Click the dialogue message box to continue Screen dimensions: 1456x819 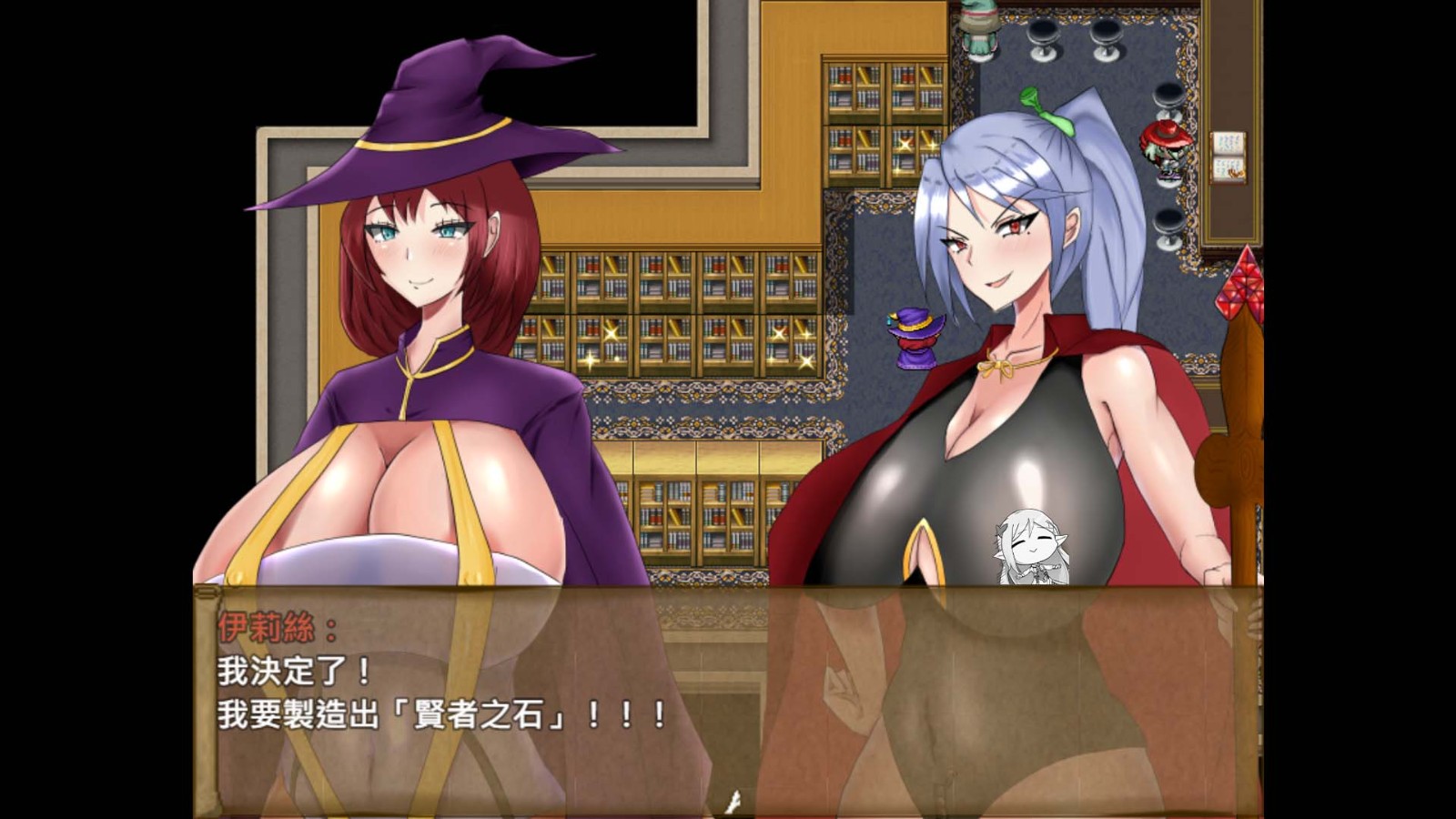[728, 701]
